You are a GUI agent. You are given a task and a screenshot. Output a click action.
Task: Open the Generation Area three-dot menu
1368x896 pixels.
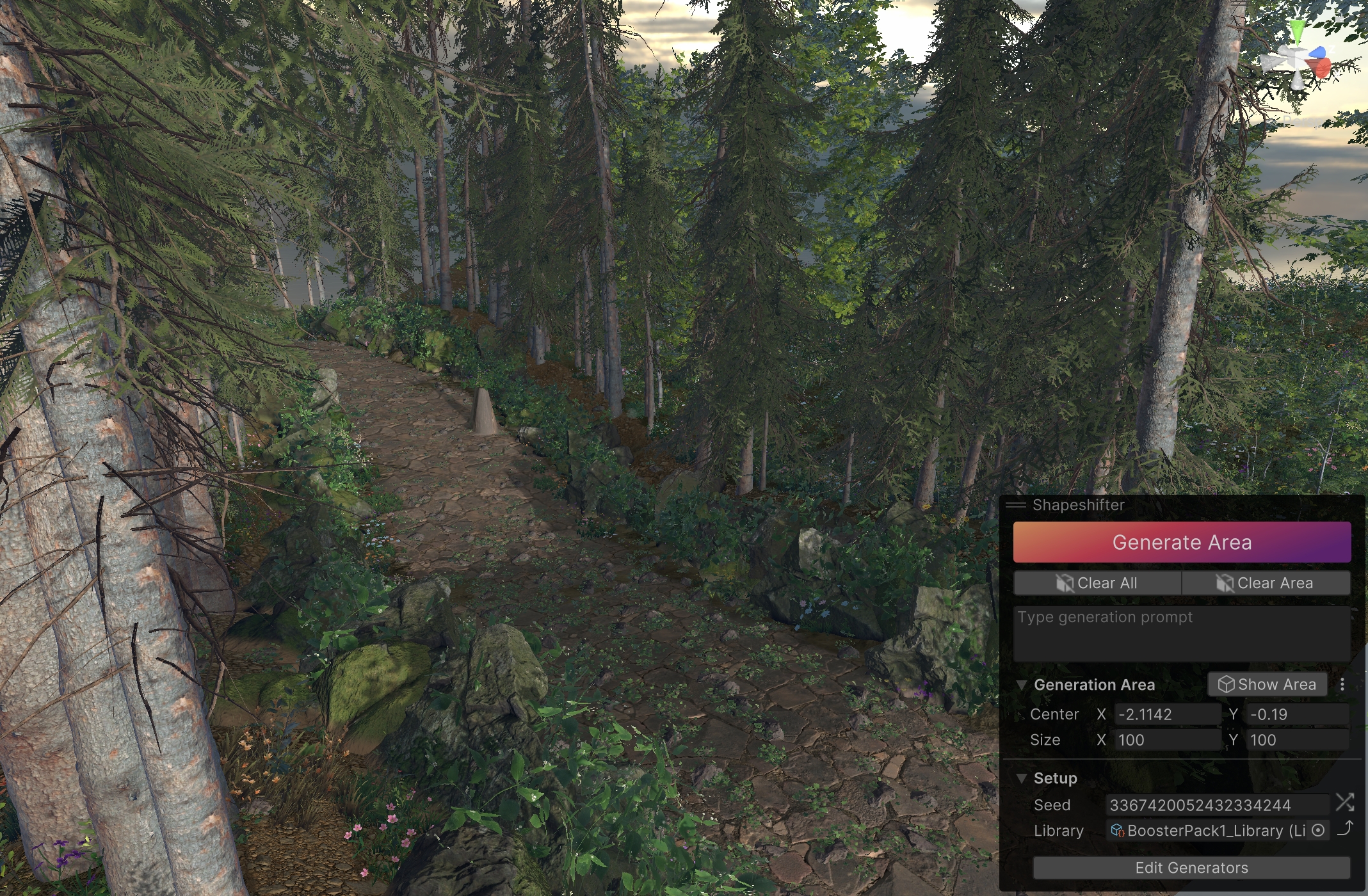click(x=1342, y=684)
